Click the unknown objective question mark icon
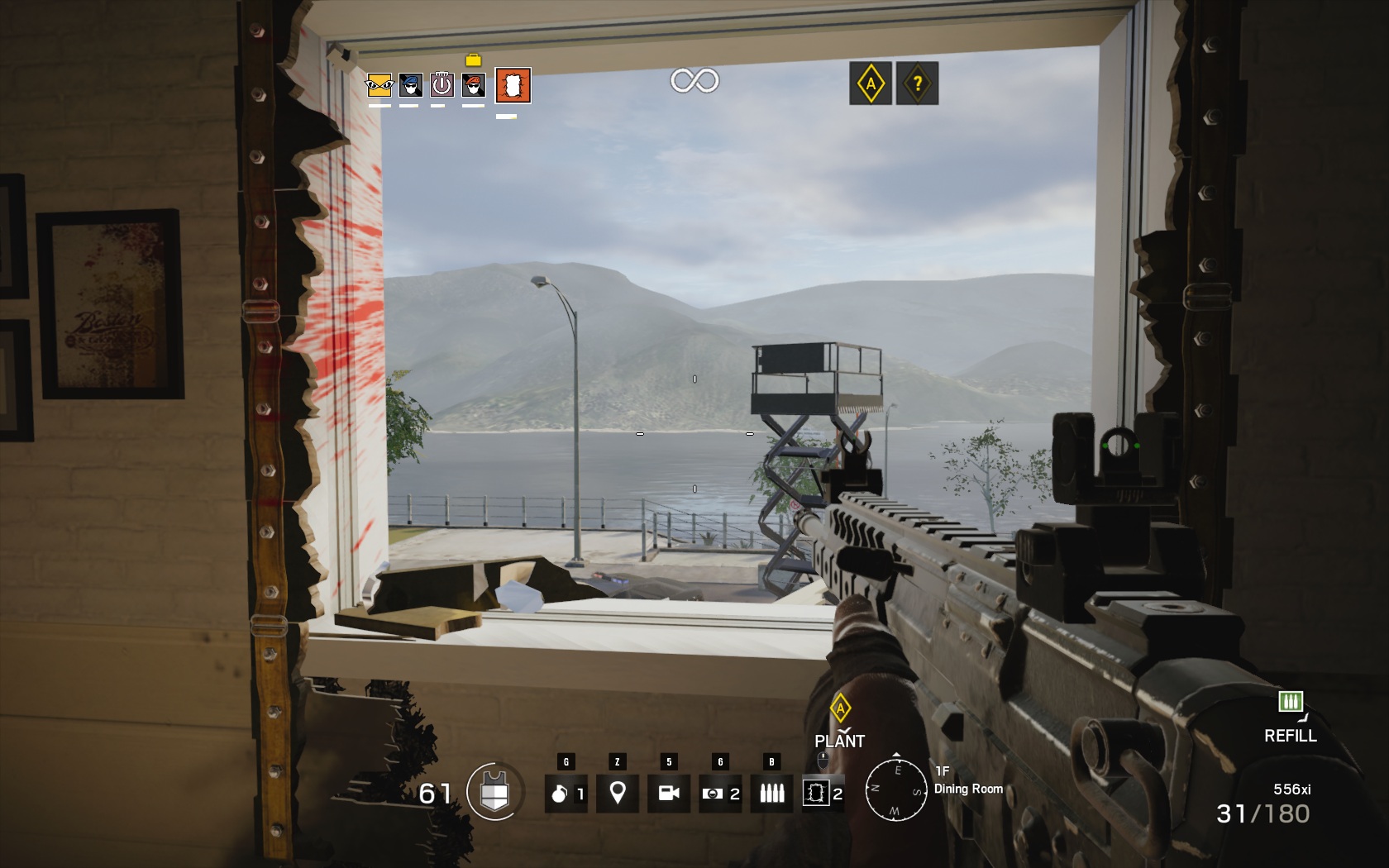The height and width of the screenshot is (868, 1389). [x=917, y=83]
